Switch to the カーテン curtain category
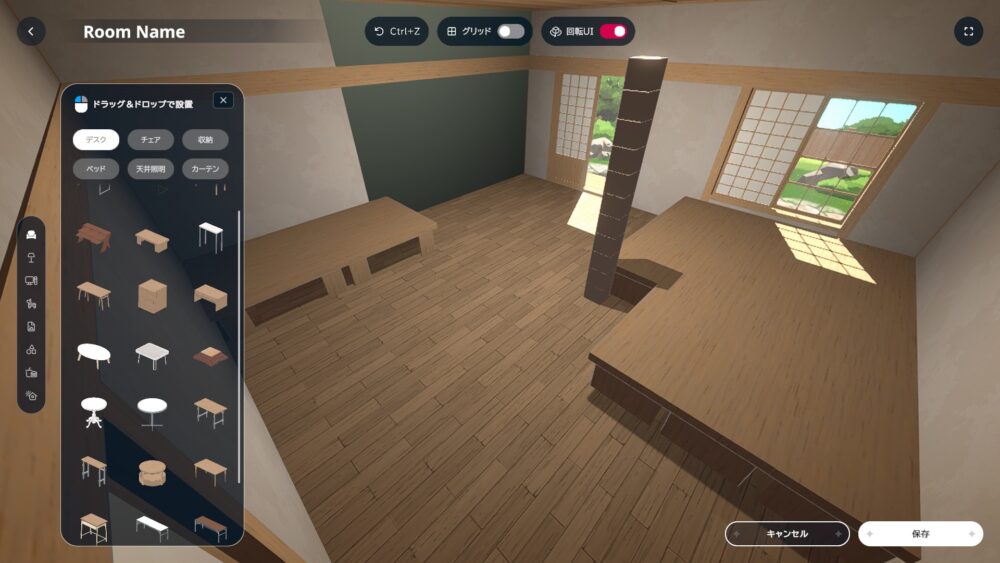Viewport: 1000px width, 563px height. point(205,169)
